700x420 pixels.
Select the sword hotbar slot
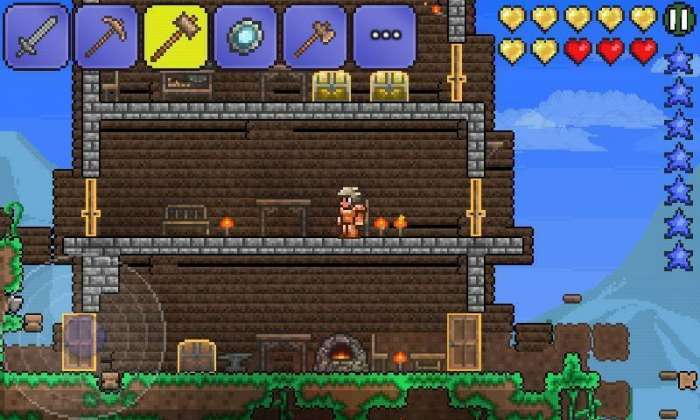[x=36, y=36]
